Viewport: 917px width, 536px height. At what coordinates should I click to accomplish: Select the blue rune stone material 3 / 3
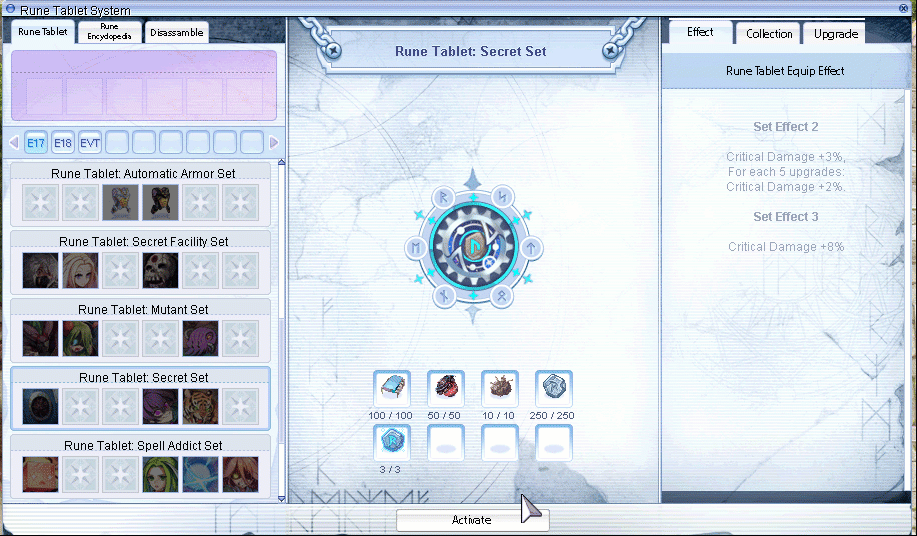coord(391,443)
